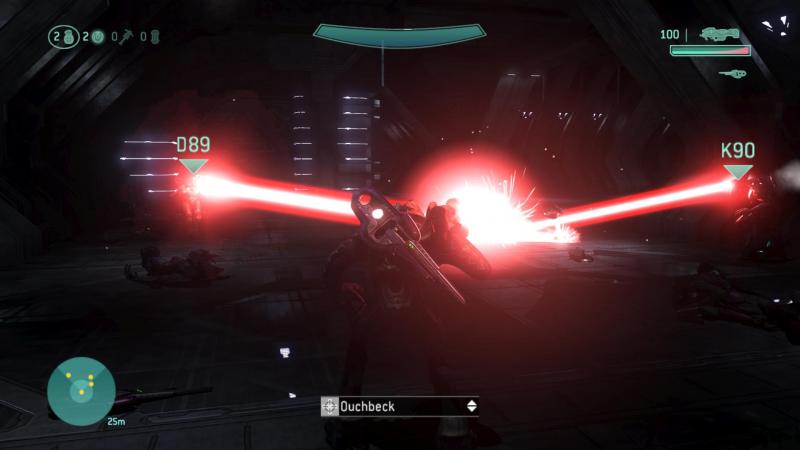800x450 pixels.
Task: Select the firebomb grenade icon
Action: tap(154, 37)
